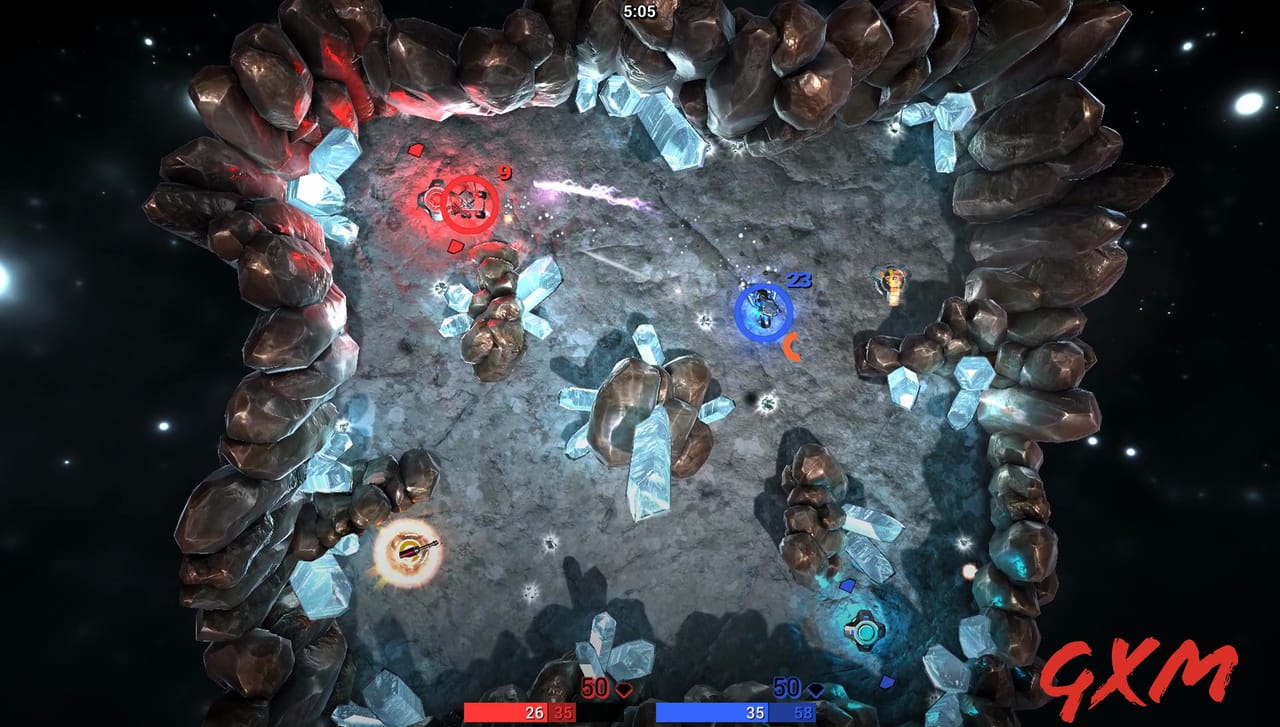Click the red 50 gem counter
Screen dimensions: 1280x727
[596, 688]
